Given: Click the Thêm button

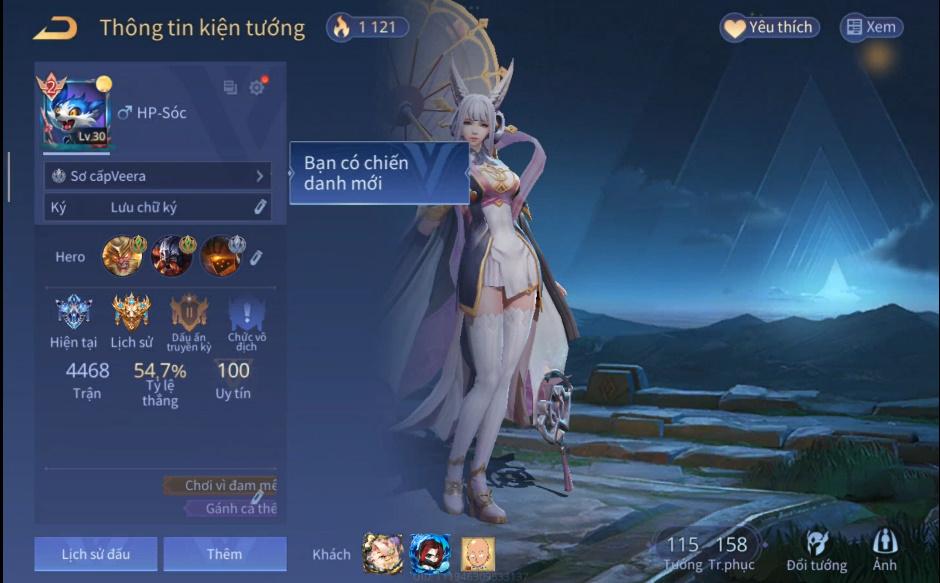Looking at the screenshot, I should click(224, 554).
